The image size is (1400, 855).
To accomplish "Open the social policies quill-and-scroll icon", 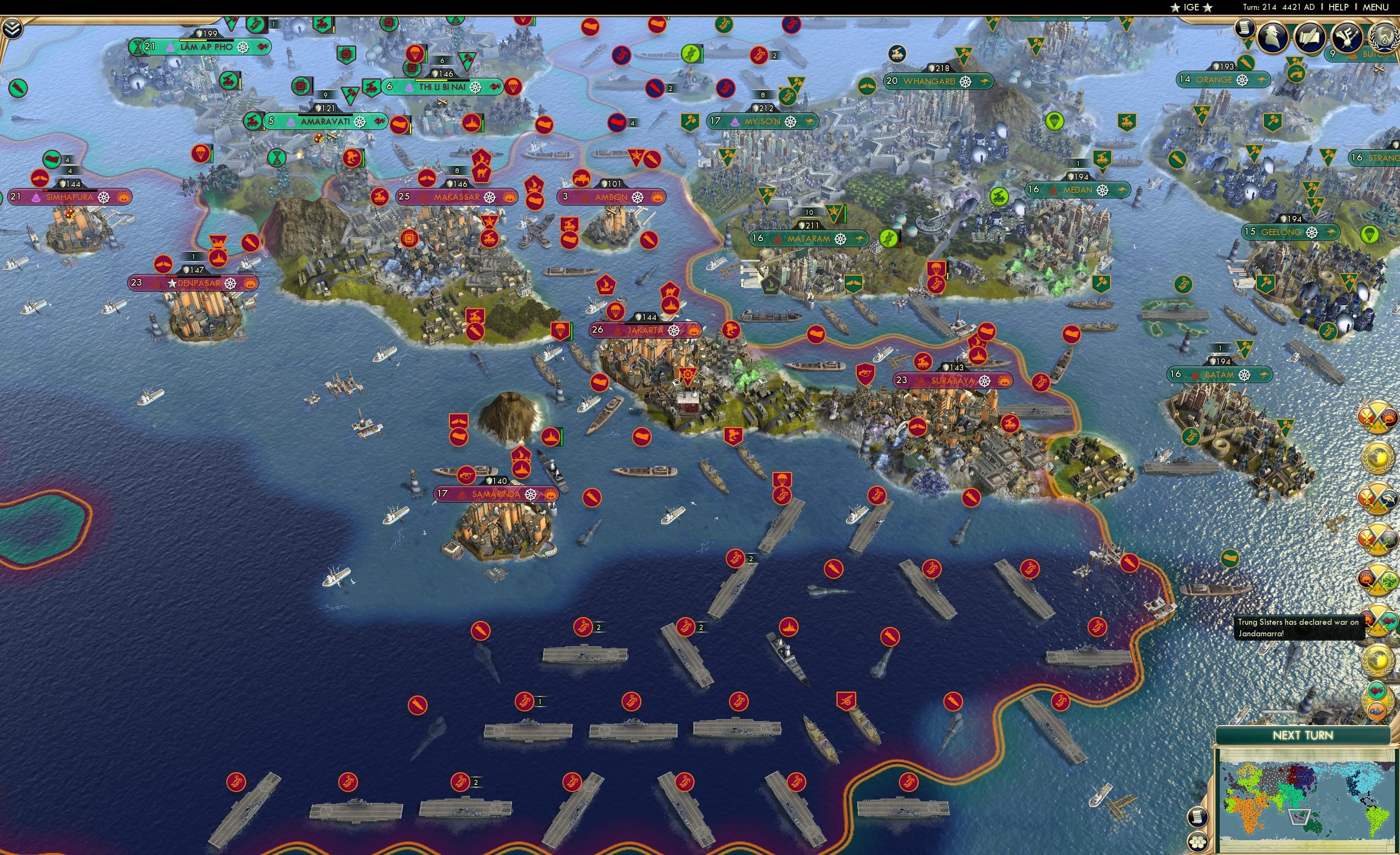I will tap(1311, 37).
